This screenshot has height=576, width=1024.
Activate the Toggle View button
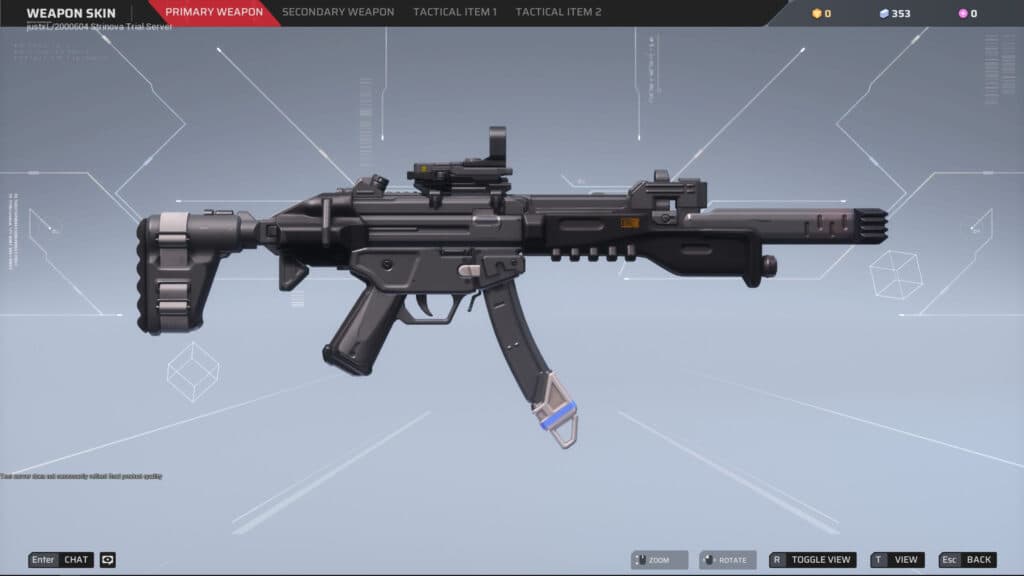click(x=812, y=560)
